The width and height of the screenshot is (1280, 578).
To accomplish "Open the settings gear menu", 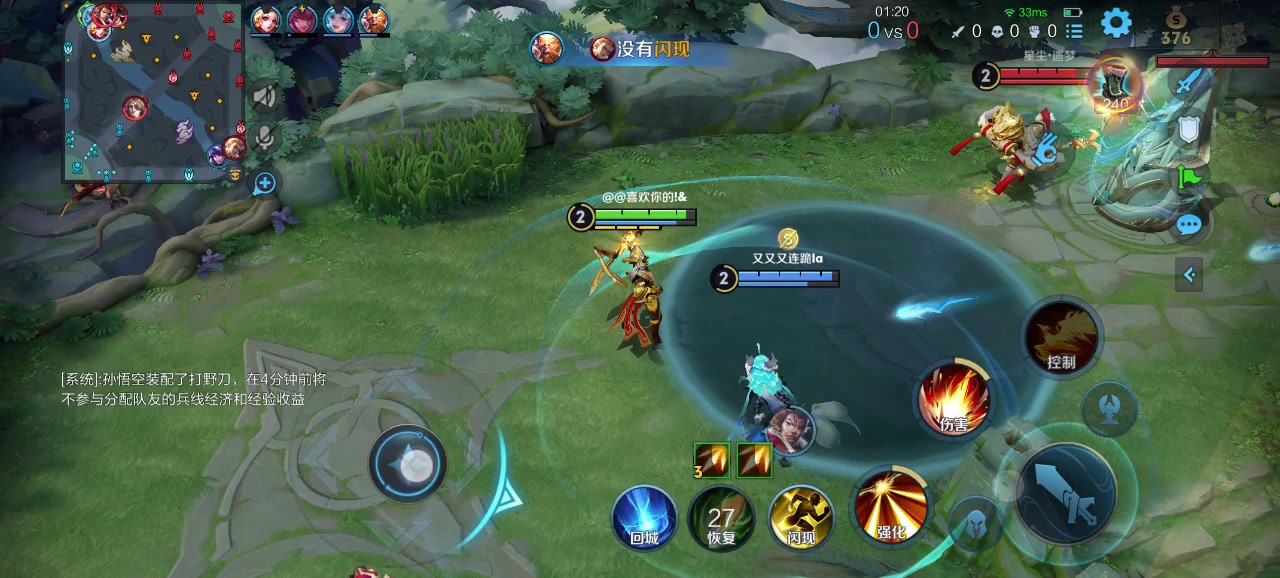I will pos(1116,22).
